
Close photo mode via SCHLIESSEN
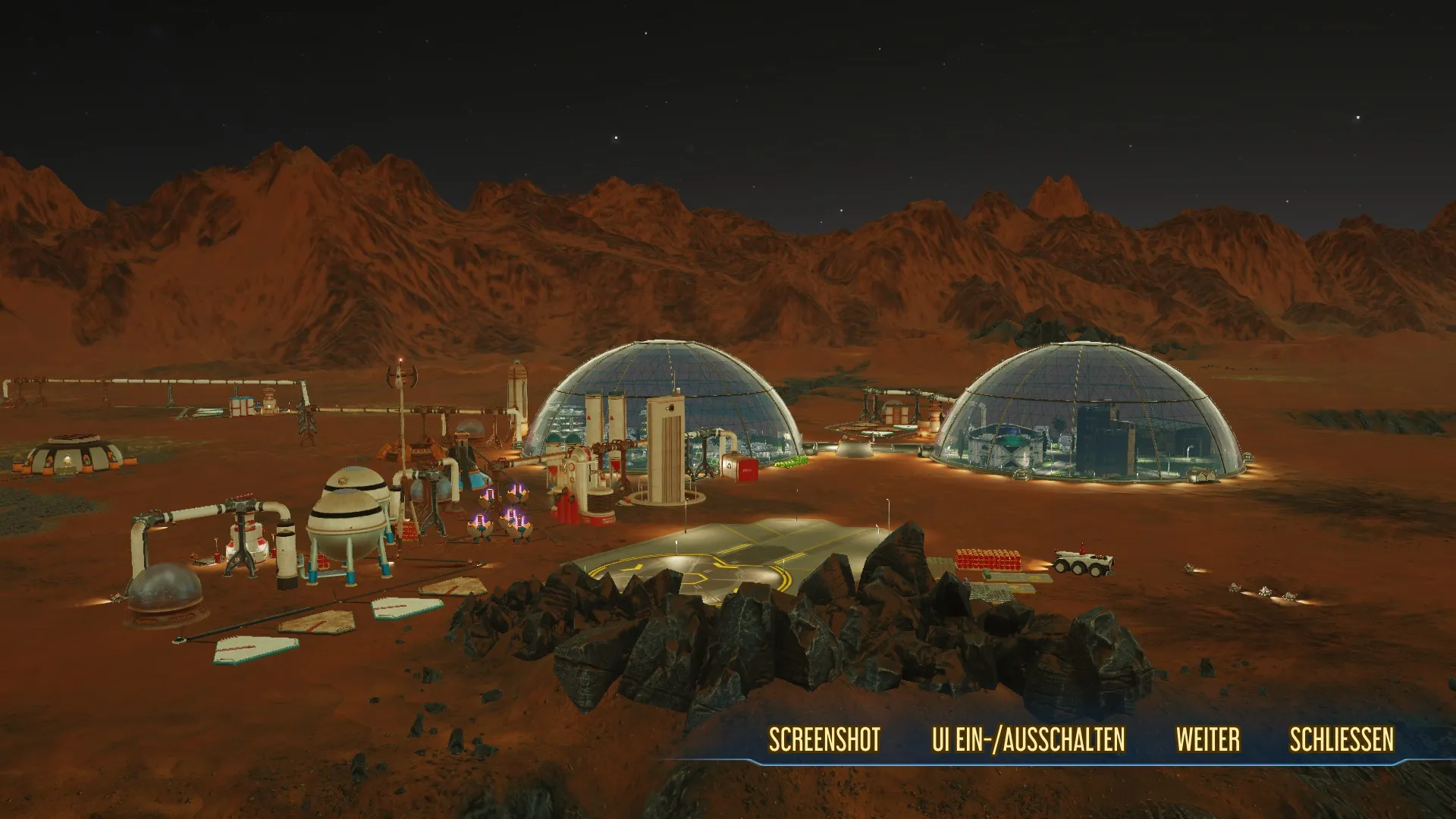coord(1341,740)
